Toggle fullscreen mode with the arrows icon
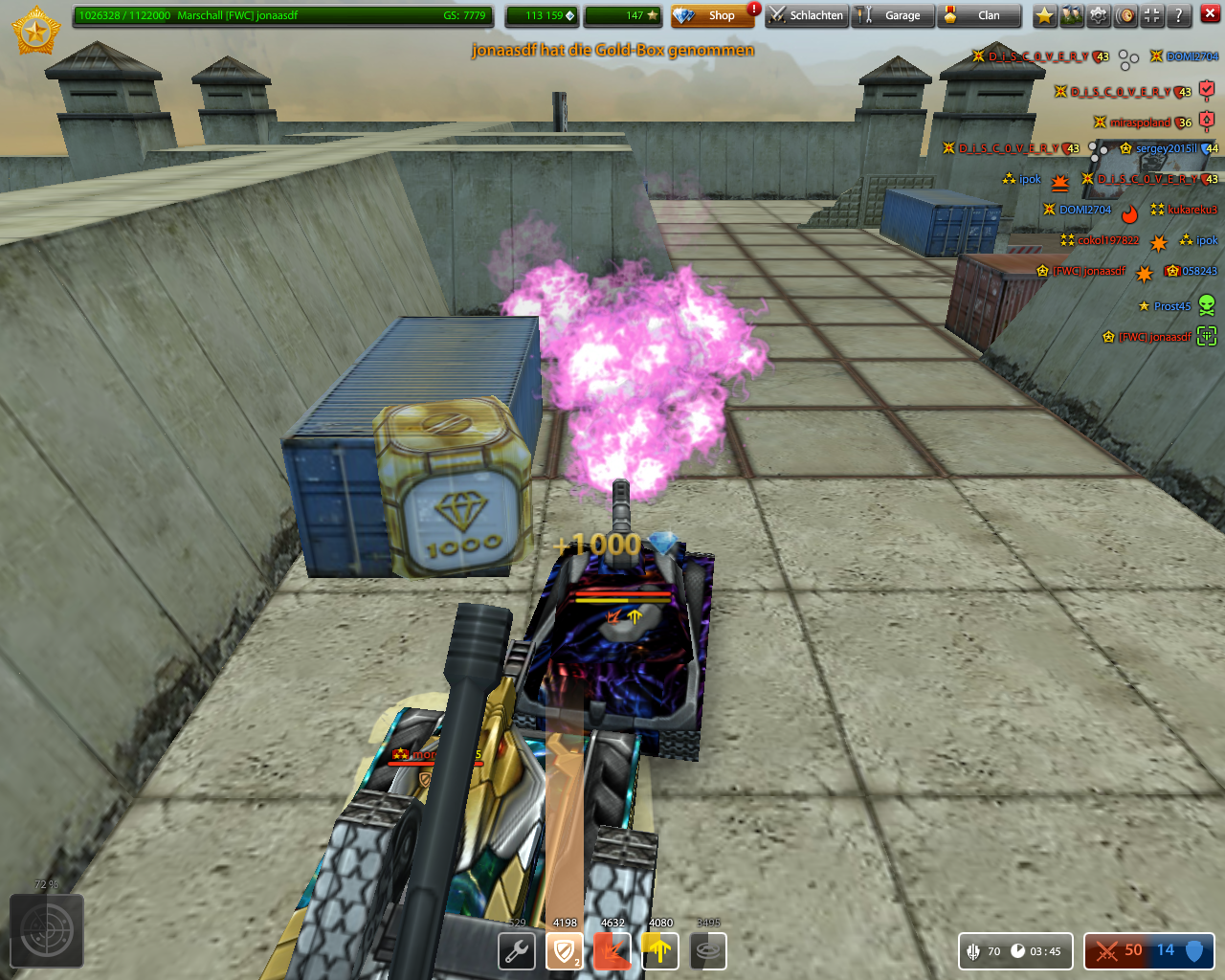The image size is (1225, 980). (x=1152, y=15)
